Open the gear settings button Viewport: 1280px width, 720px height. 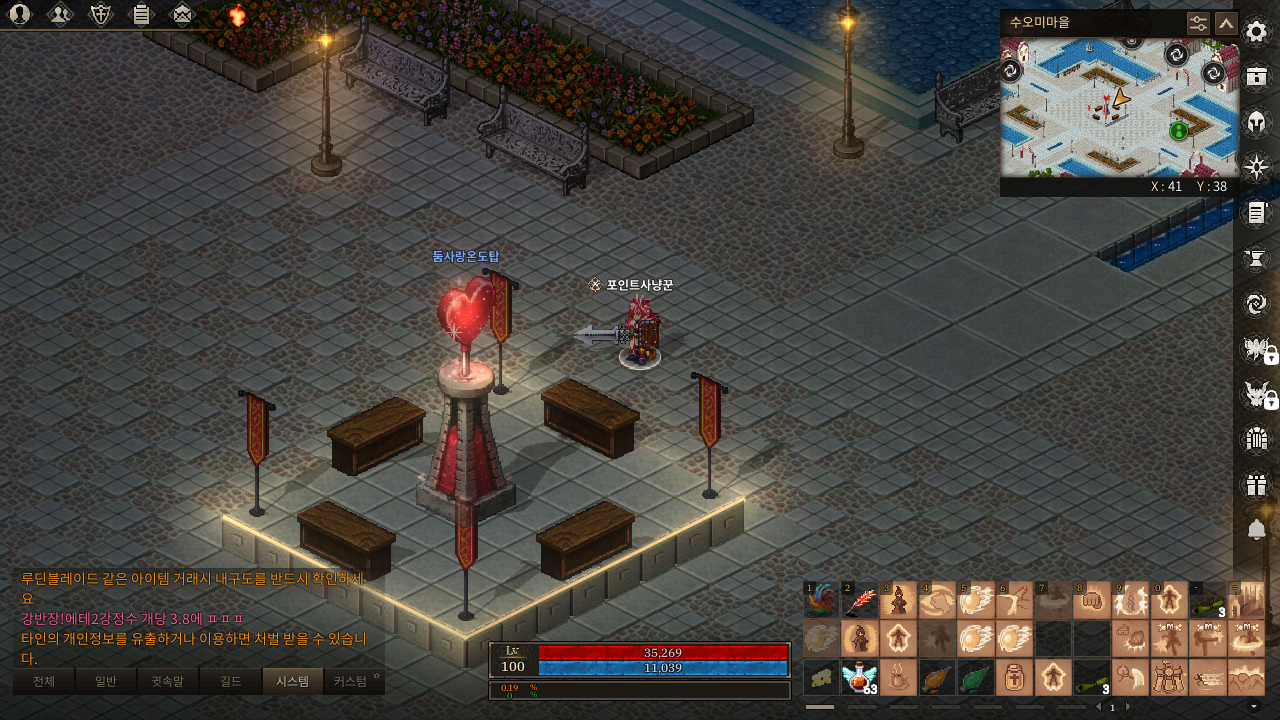[1256, 32]
